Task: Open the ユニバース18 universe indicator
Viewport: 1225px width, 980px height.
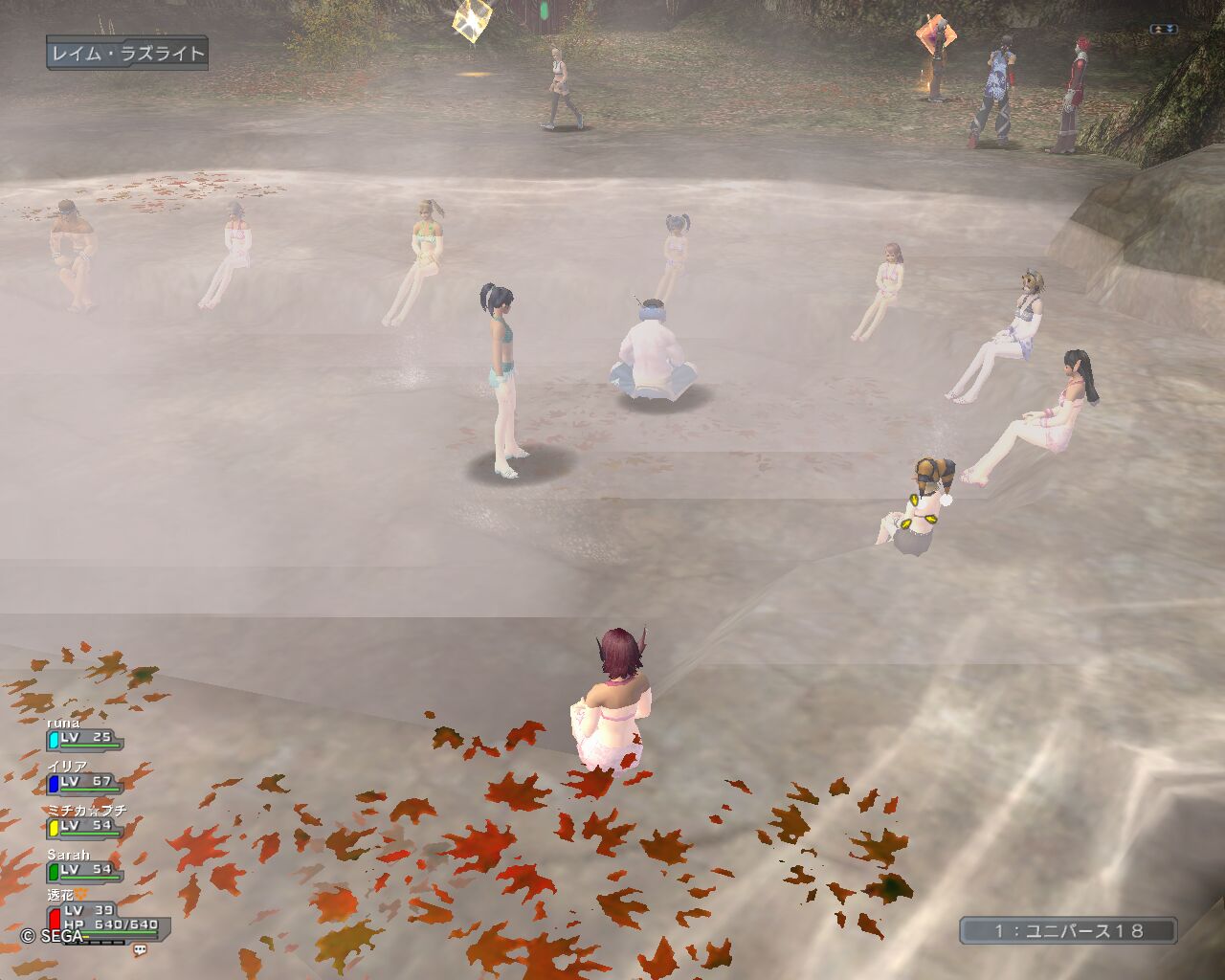Action: [x=1068, y=930]
